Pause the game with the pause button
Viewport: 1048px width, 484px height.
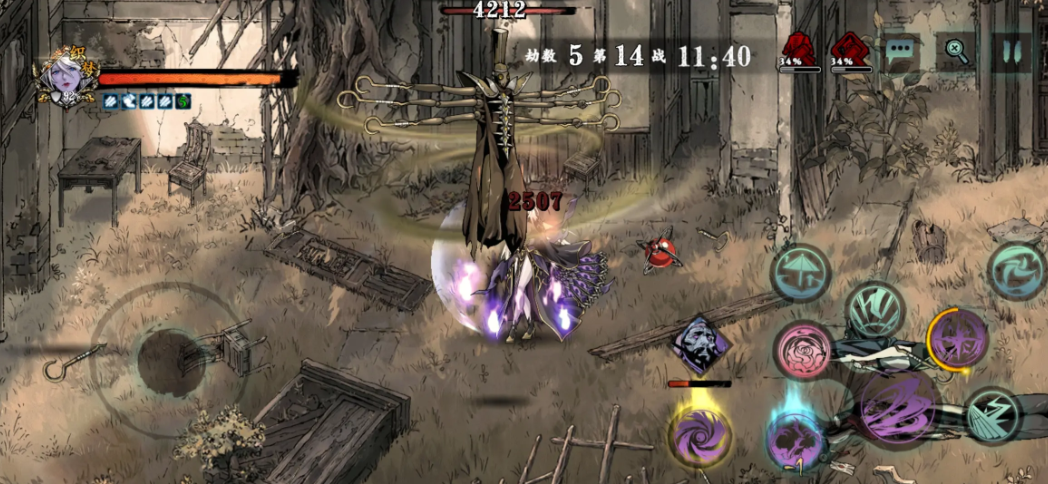tap(1010, 52)
